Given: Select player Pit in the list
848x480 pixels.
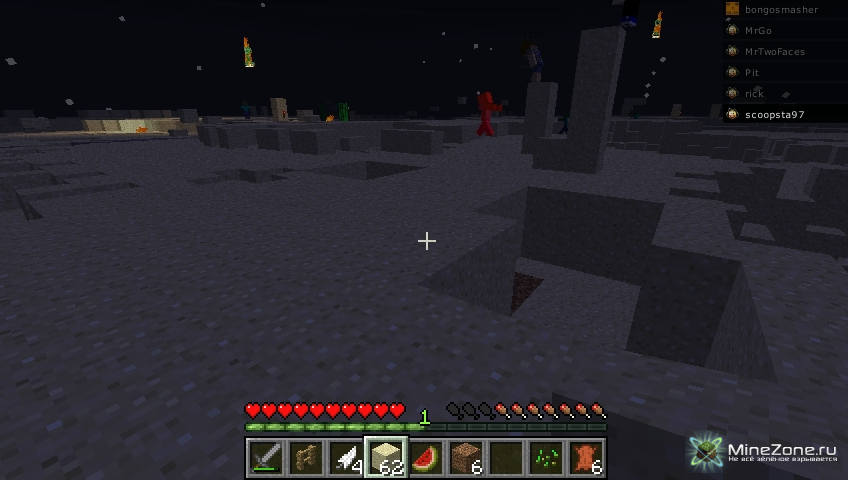Looking at the screenshot, I should point(752,73).
